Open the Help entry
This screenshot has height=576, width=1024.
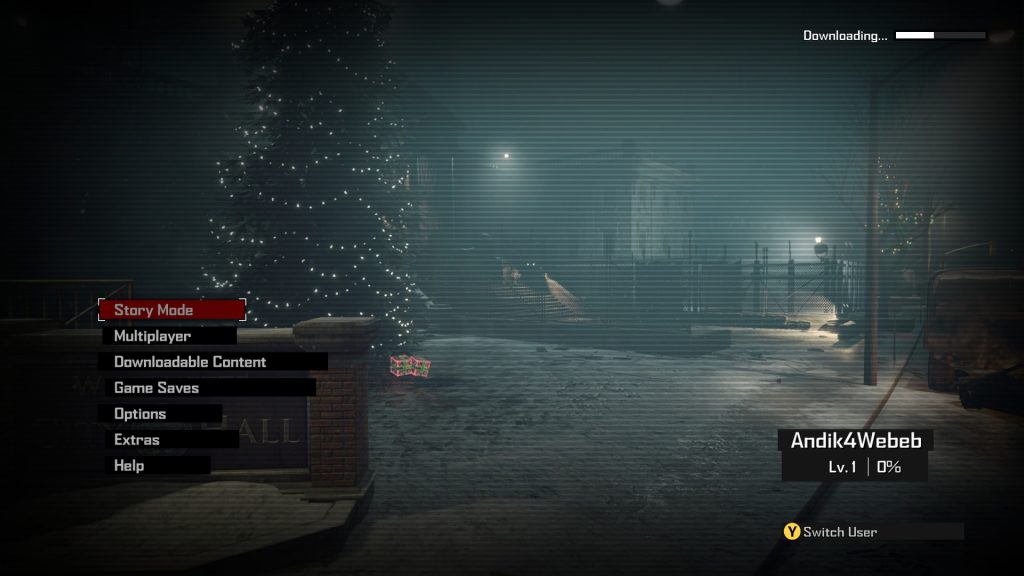154,466
